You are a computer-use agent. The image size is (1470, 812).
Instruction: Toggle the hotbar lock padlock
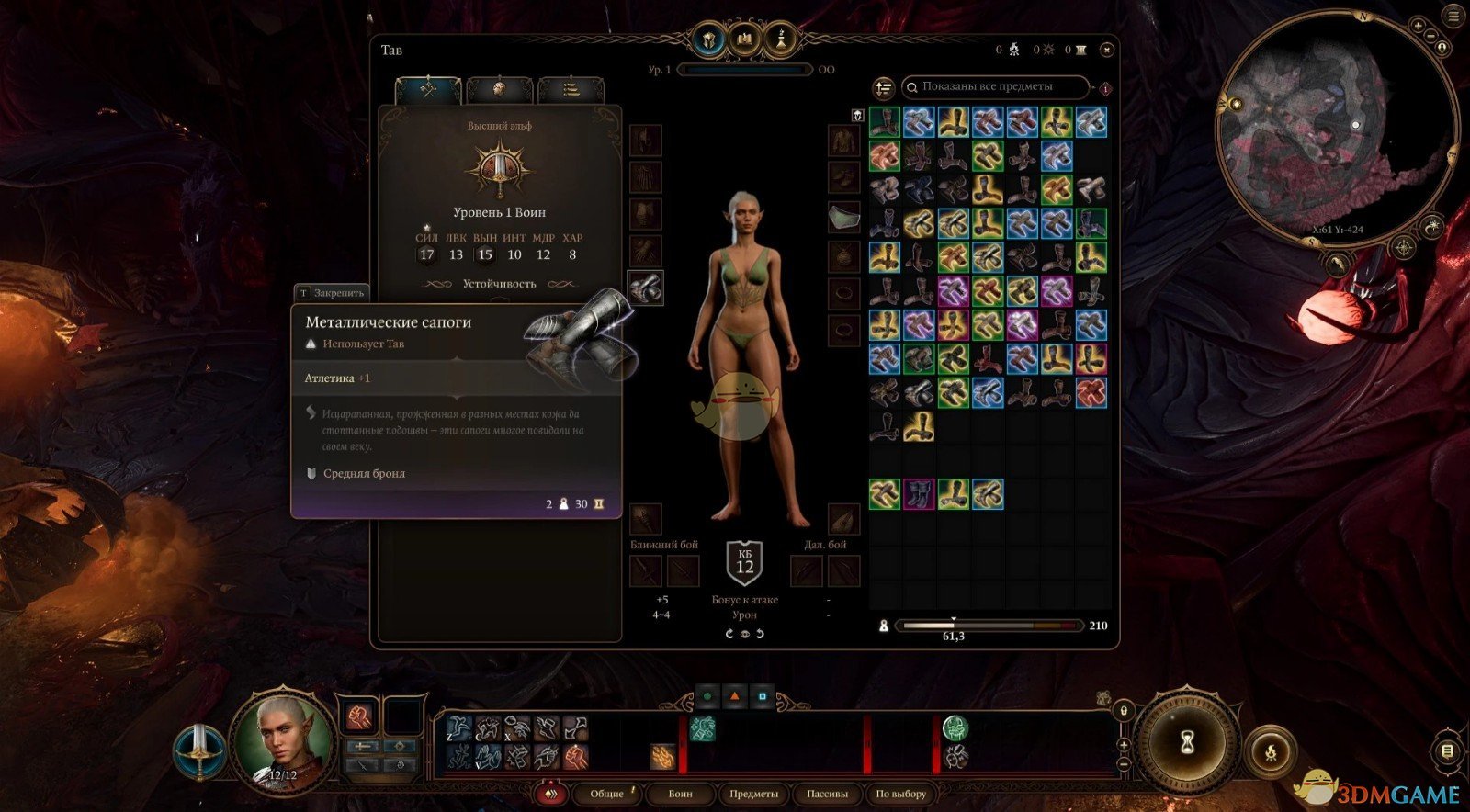click(1123, 710)
